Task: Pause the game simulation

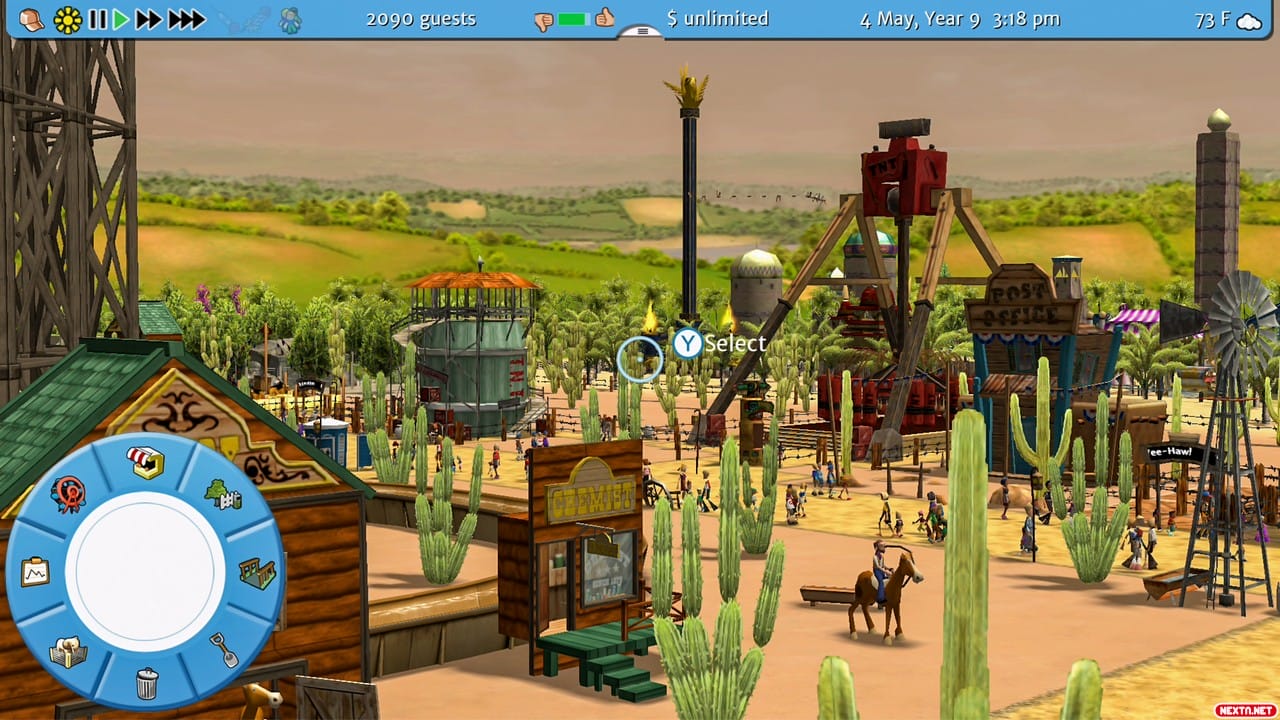Action: 99,19
